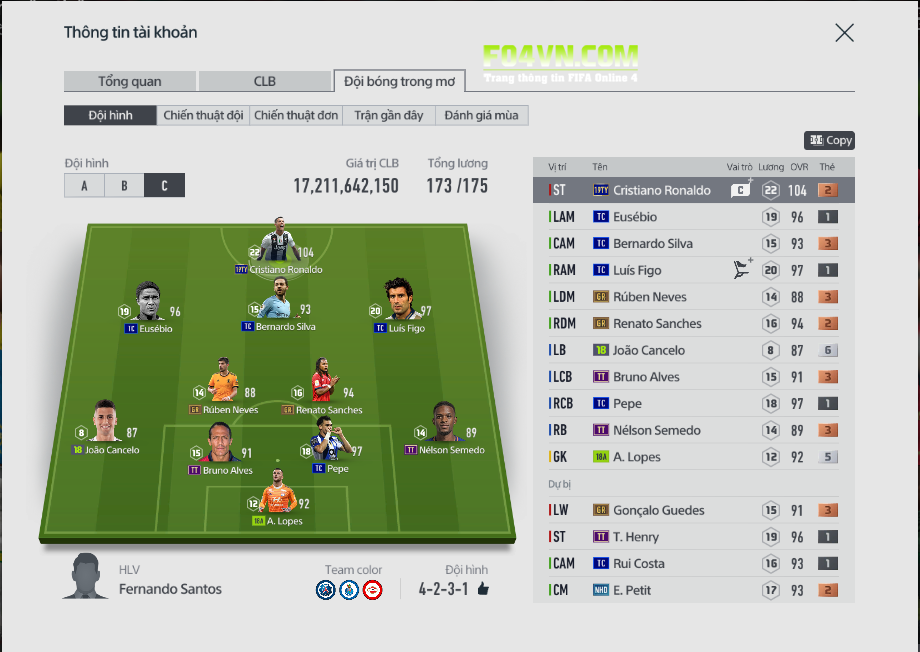Choose squad B
Screen dimensions: 920x652
pyautogui.click(x=124, y=185)
